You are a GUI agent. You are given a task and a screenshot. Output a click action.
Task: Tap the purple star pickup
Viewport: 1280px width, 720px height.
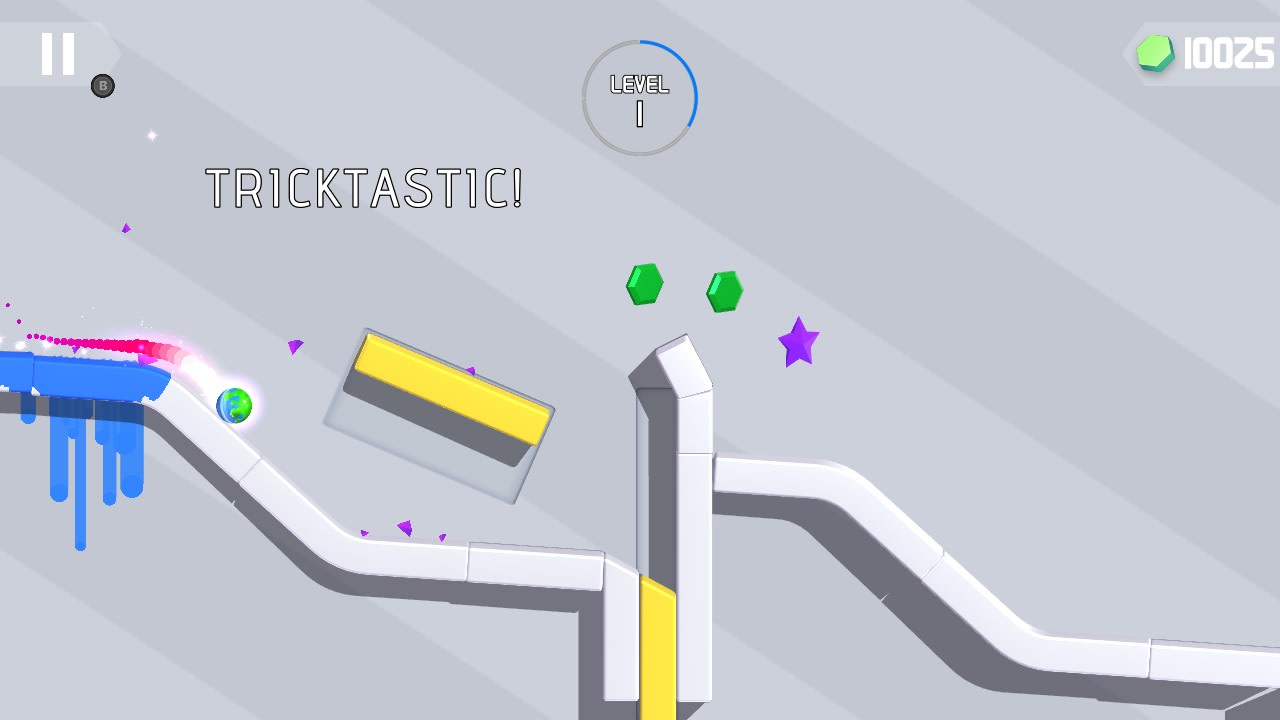(797, 344)
